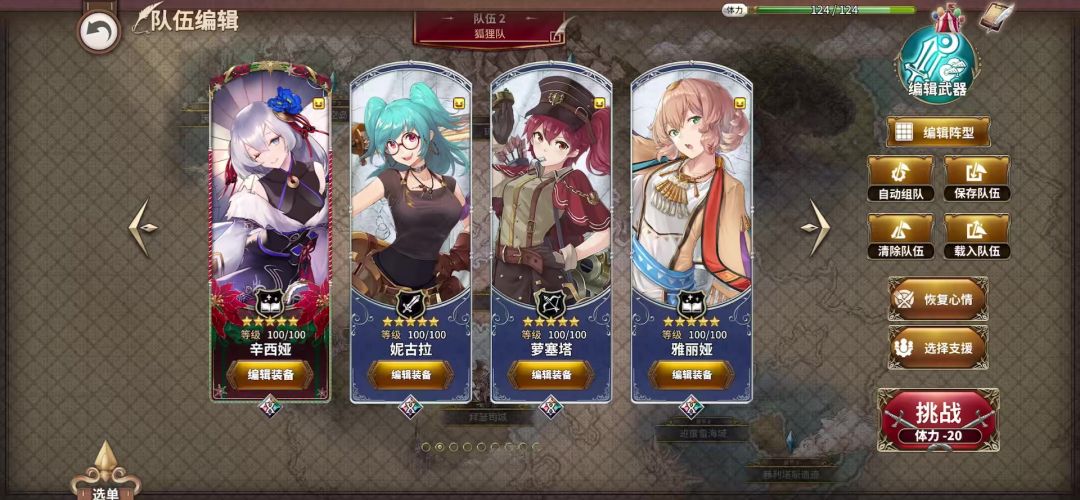1080x500 pixels.
Task: Edit equipment for 萝塞塔
Action: [x=551, y=375]
